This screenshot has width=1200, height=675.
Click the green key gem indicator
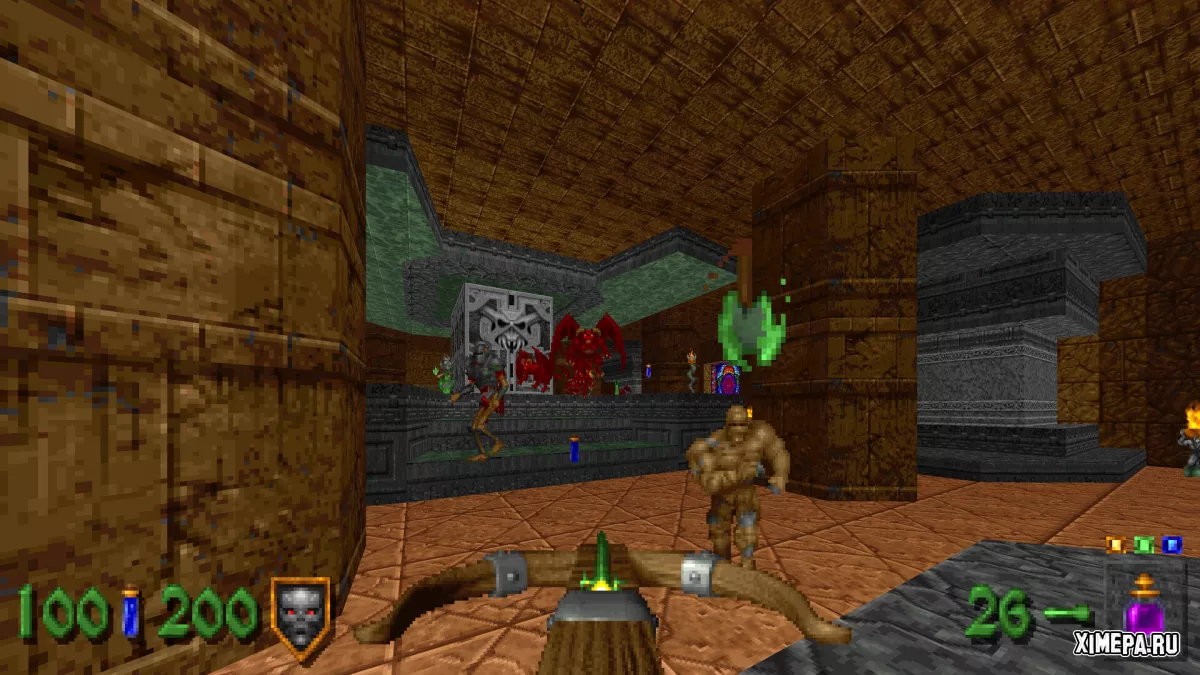(x=1143, y=545)
